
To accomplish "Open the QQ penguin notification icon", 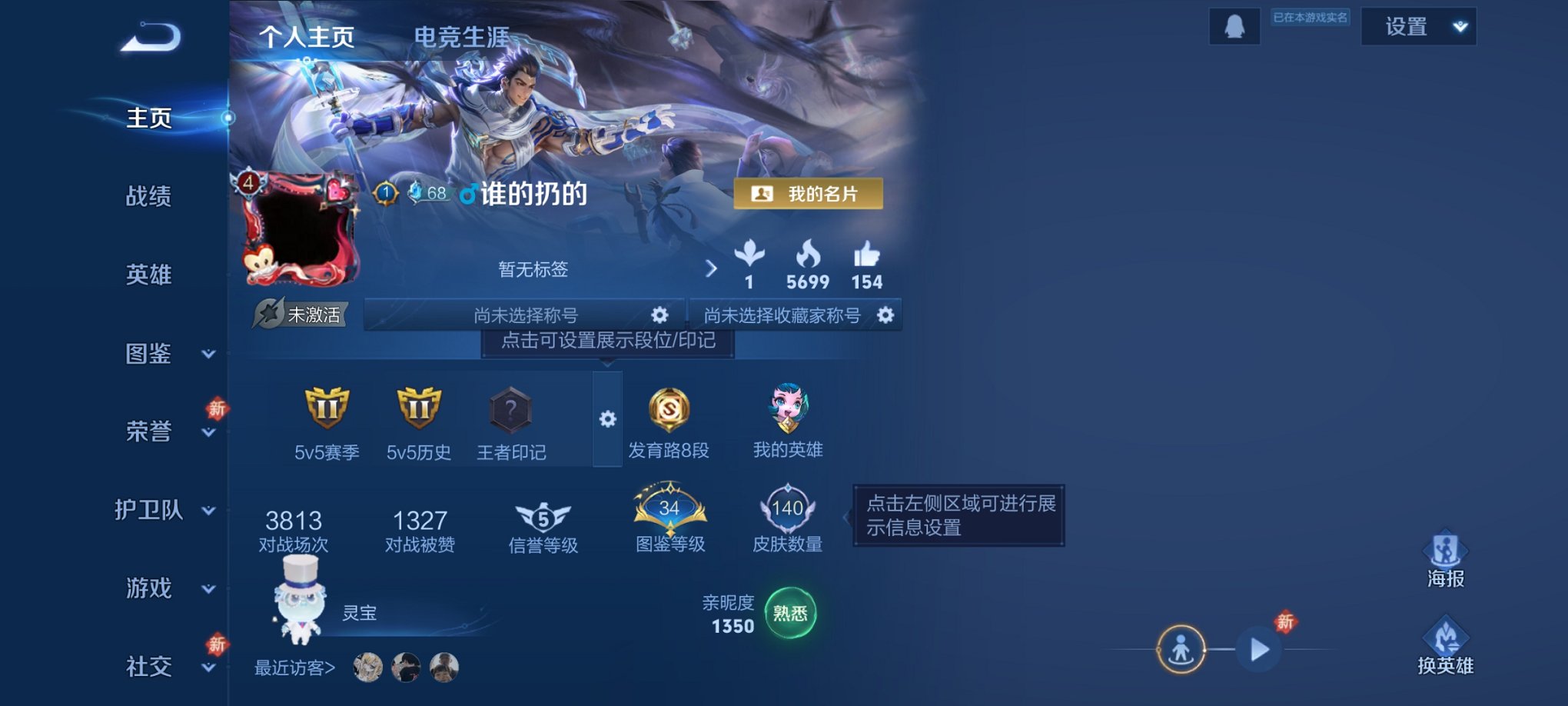I will click(1234, 25).
